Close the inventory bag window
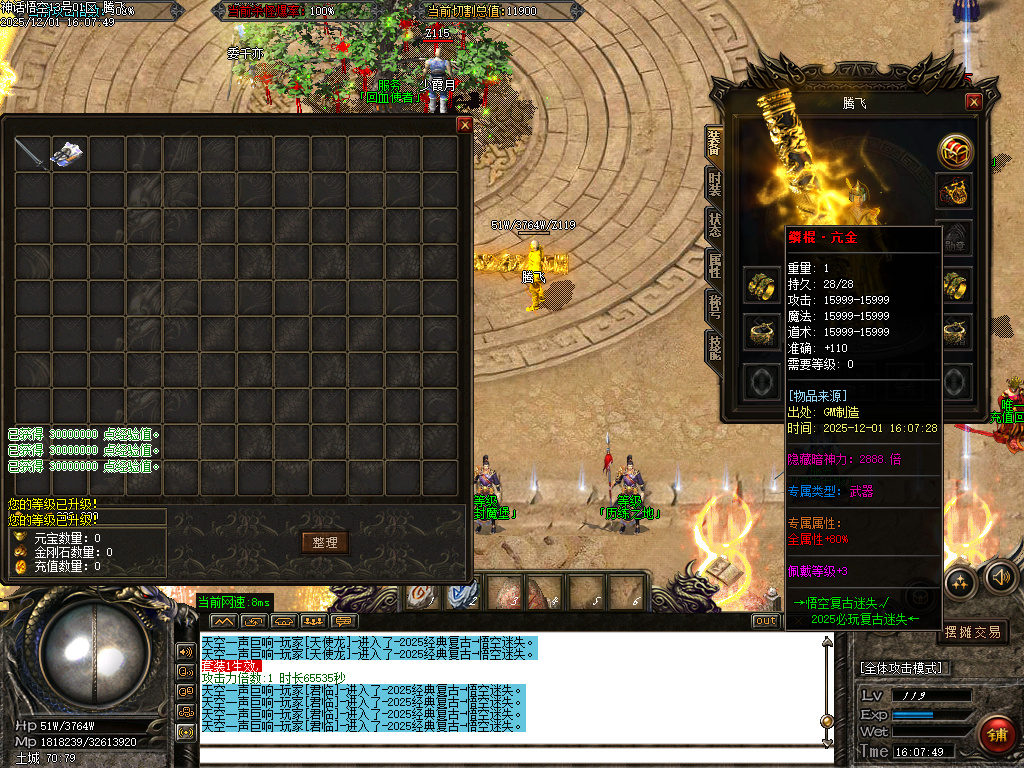The image size is (1024, 768). (464, 125)
